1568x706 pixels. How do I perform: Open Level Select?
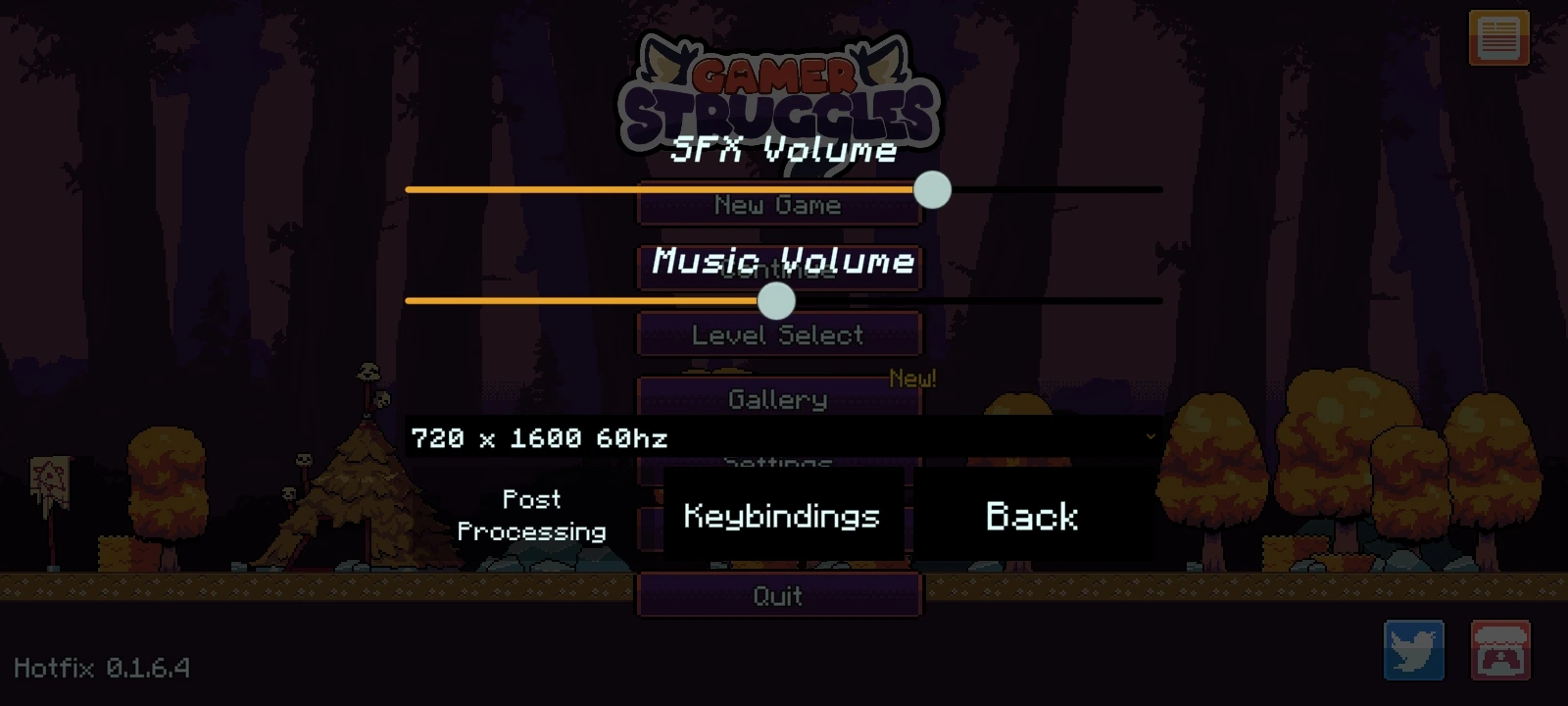click(x=779, y=334)
